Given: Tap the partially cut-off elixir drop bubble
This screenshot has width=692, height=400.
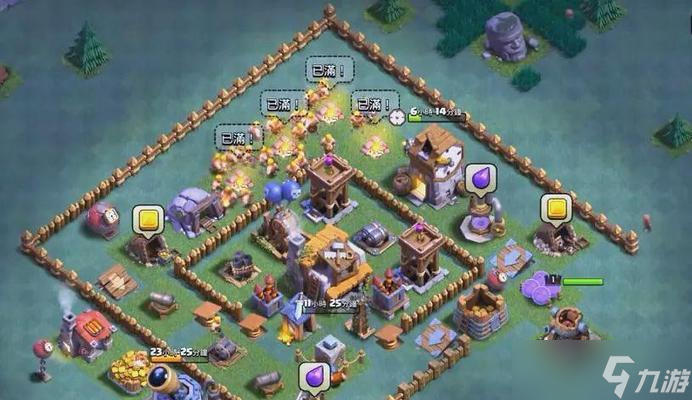Looking at the screenshot, I should [x=312, y=378].
